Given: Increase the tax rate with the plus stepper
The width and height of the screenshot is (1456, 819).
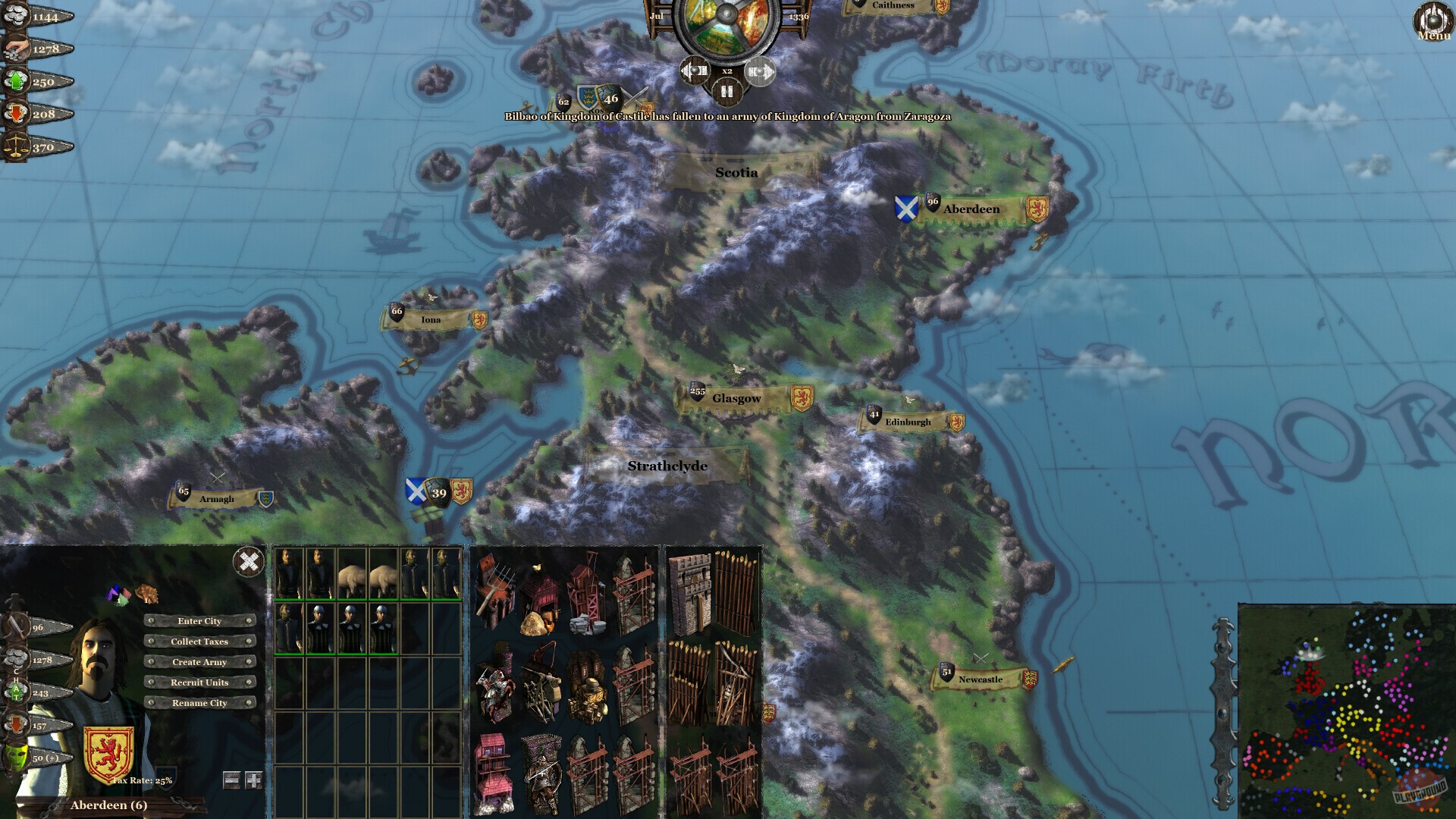Looking at the screenshot, I should 253,781.
